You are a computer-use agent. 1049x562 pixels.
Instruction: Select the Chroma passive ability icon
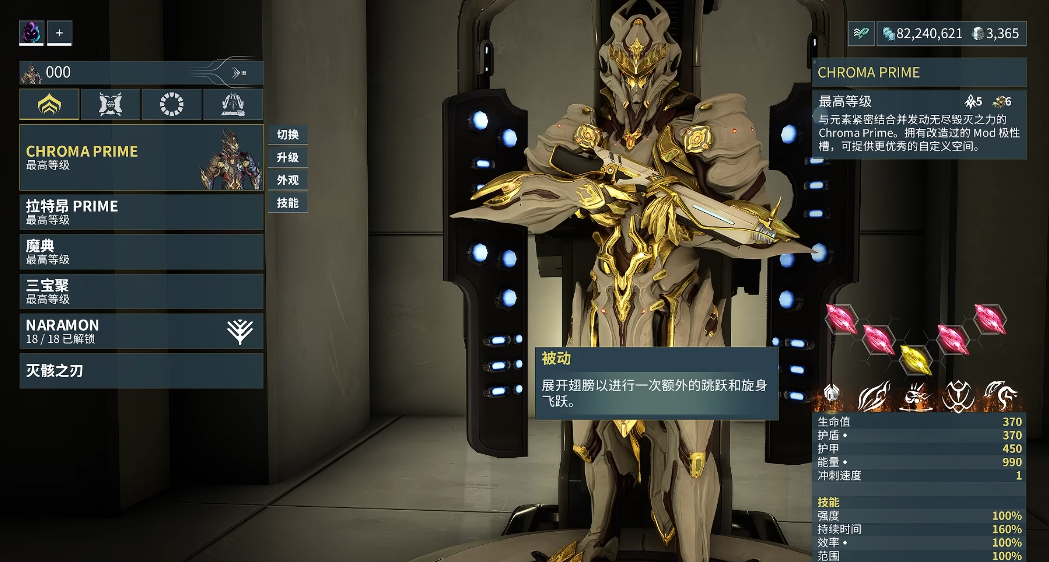pyautogui.click(x=831, y=396)
